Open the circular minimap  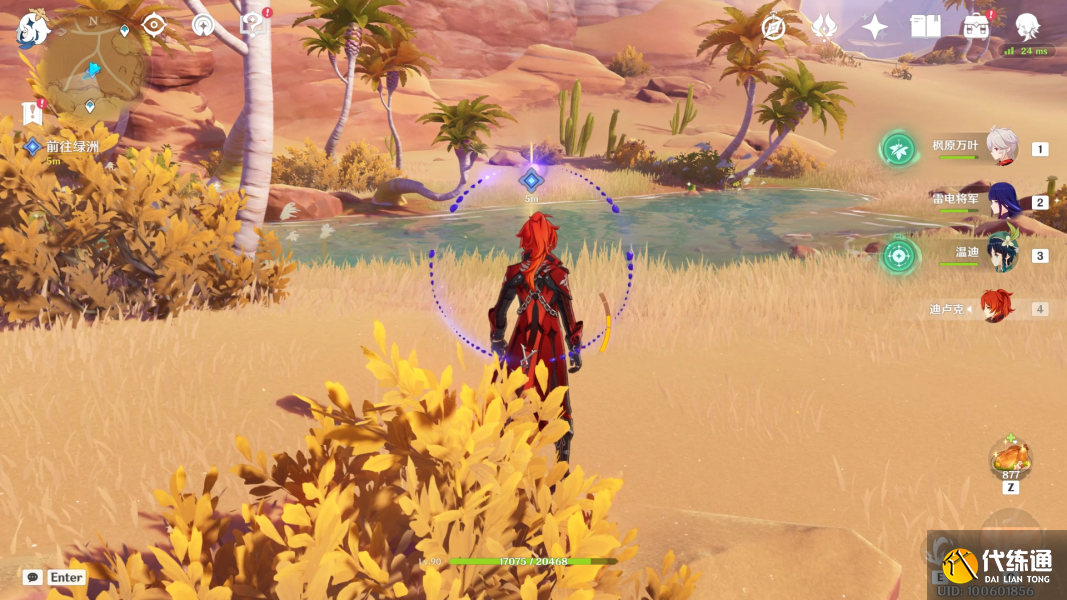(95, 70)
